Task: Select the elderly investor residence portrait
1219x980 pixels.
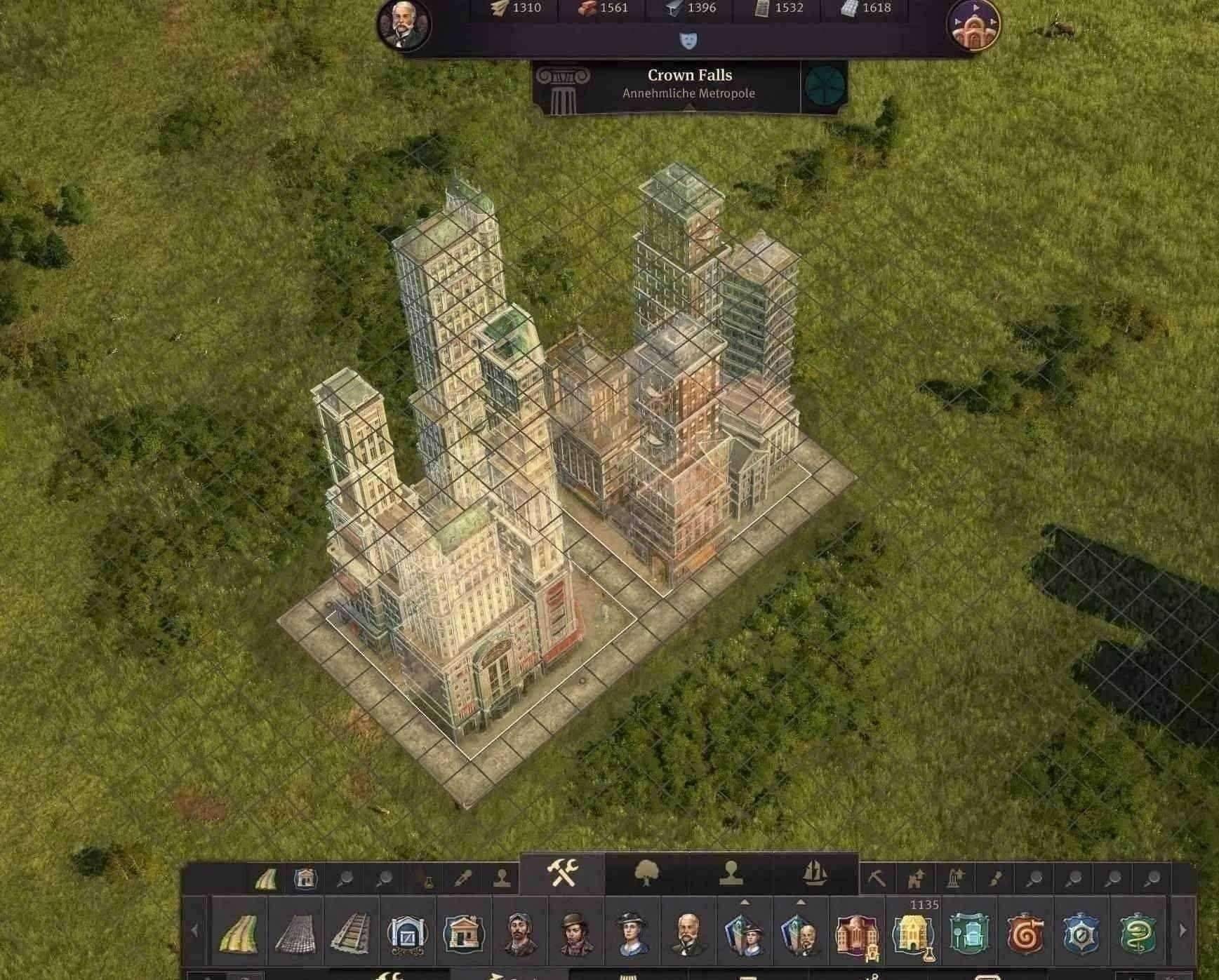Action: tap(688, 933)
